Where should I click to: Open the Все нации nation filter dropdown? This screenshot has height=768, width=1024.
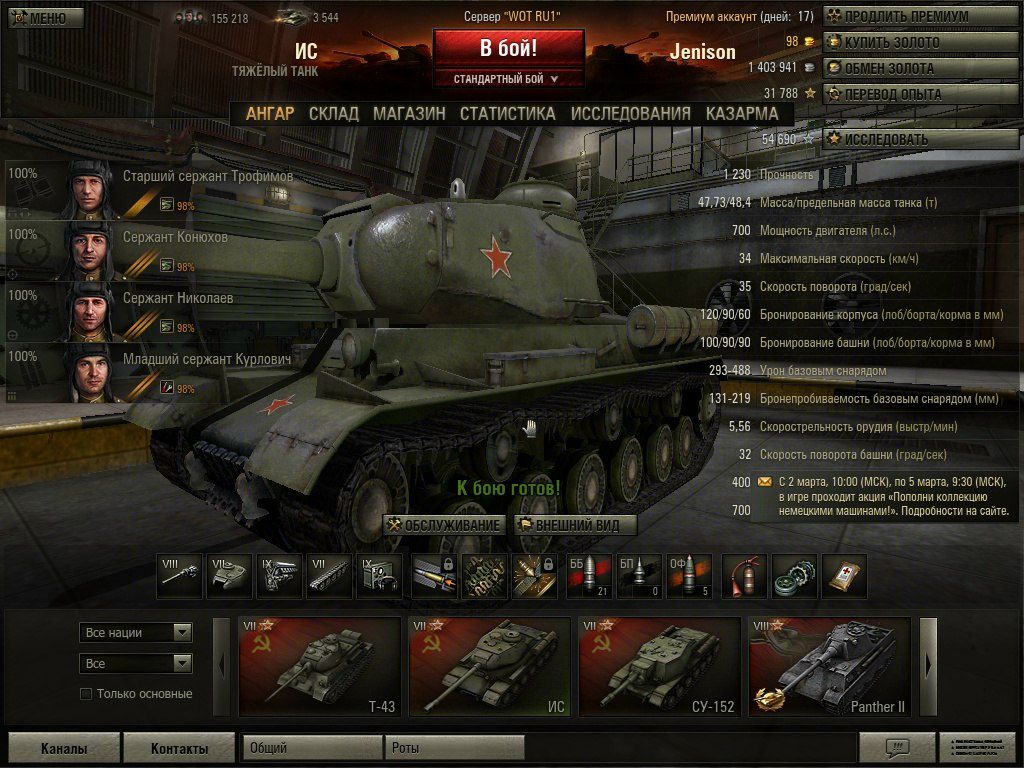[x=136, y=632]
